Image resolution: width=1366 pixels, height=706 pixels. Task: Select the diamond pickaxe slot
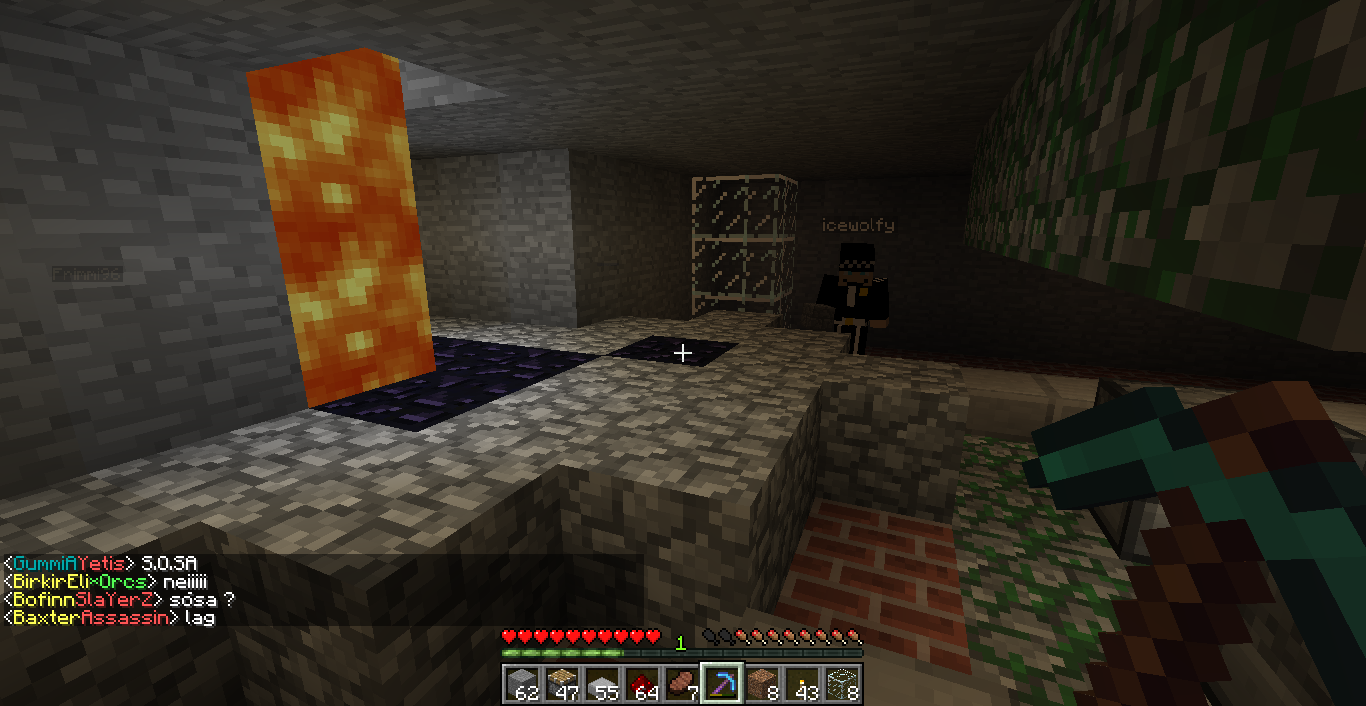[x=722, y=684]
